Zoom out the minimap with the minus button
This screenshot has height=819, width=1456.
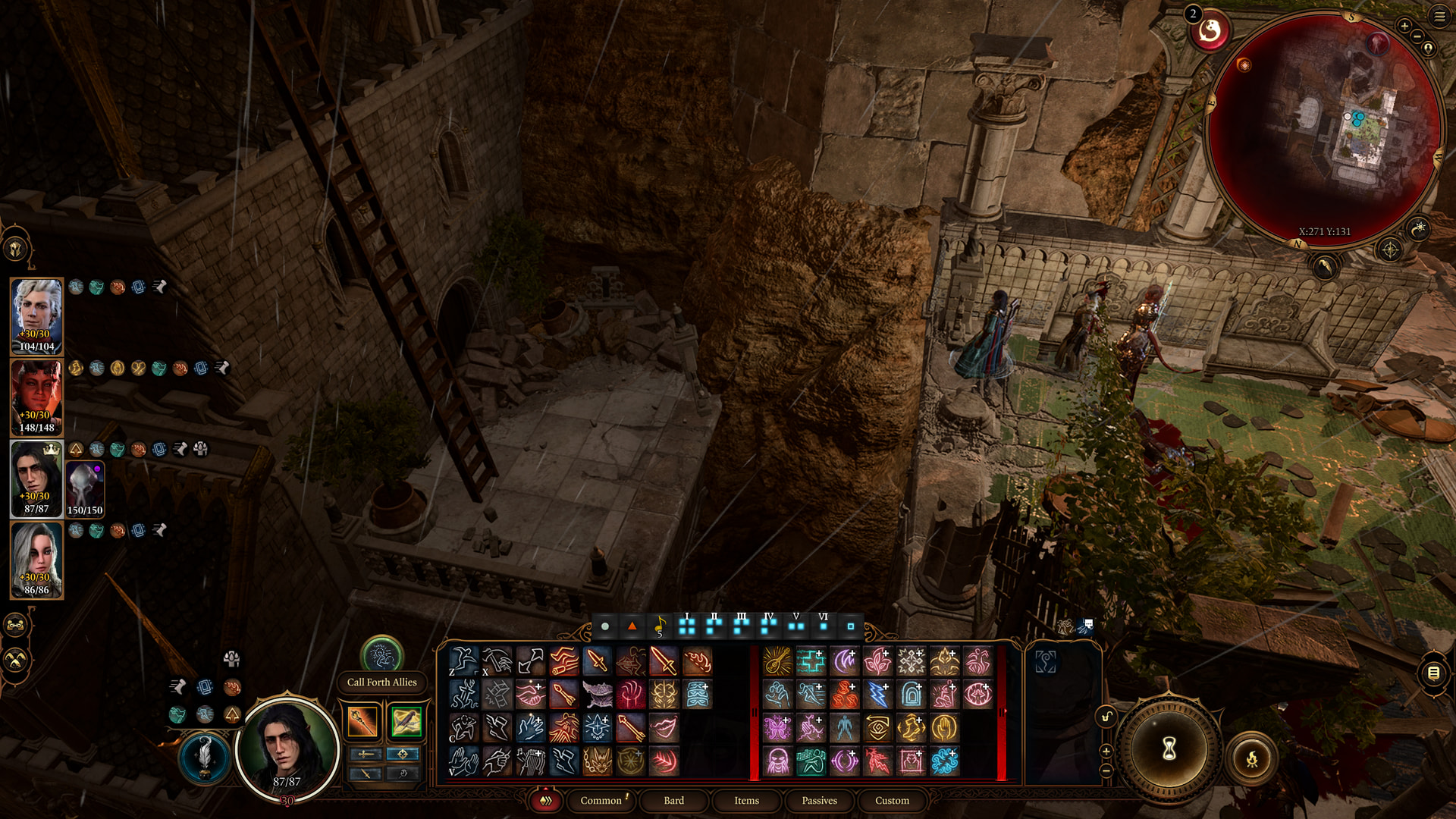point(1417,36)
